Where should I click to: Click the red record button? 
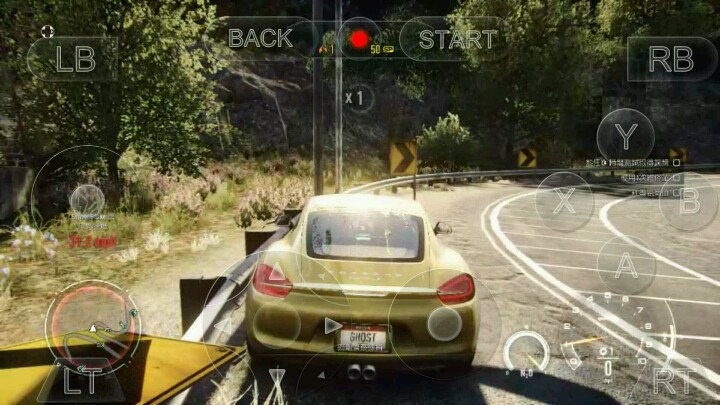pyautogui.click(x=358, y=40)
